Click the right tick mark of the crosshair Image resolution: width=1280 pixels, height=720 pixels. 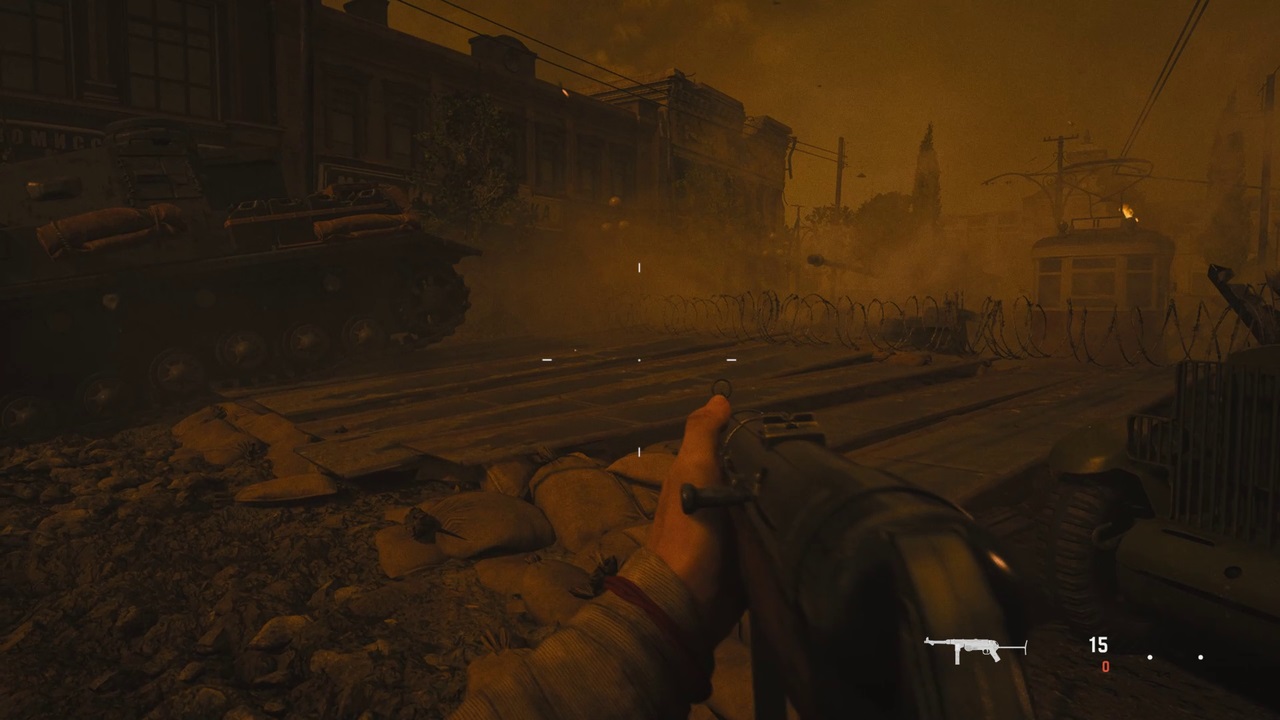tap(731, 359)
